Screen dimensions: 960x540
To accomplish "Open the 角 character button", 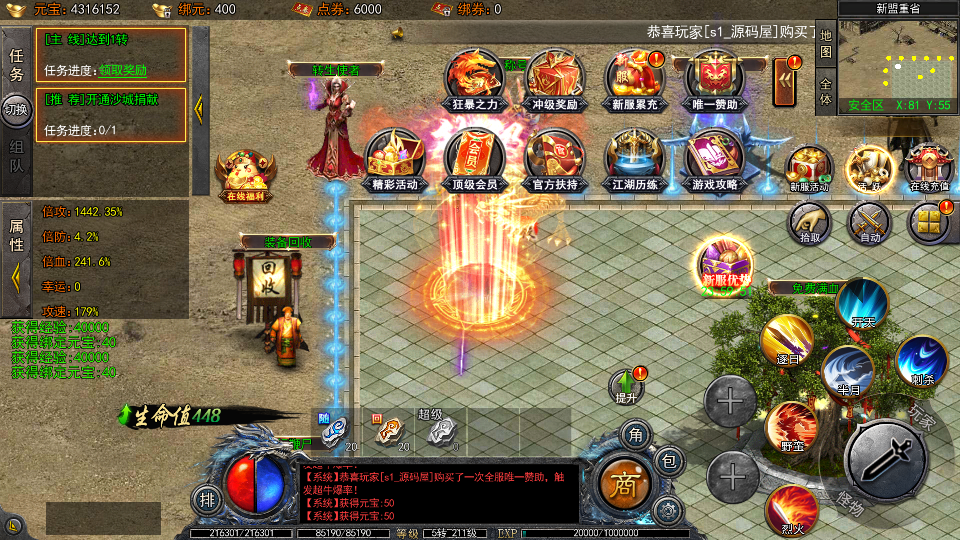I will (634, 434).
